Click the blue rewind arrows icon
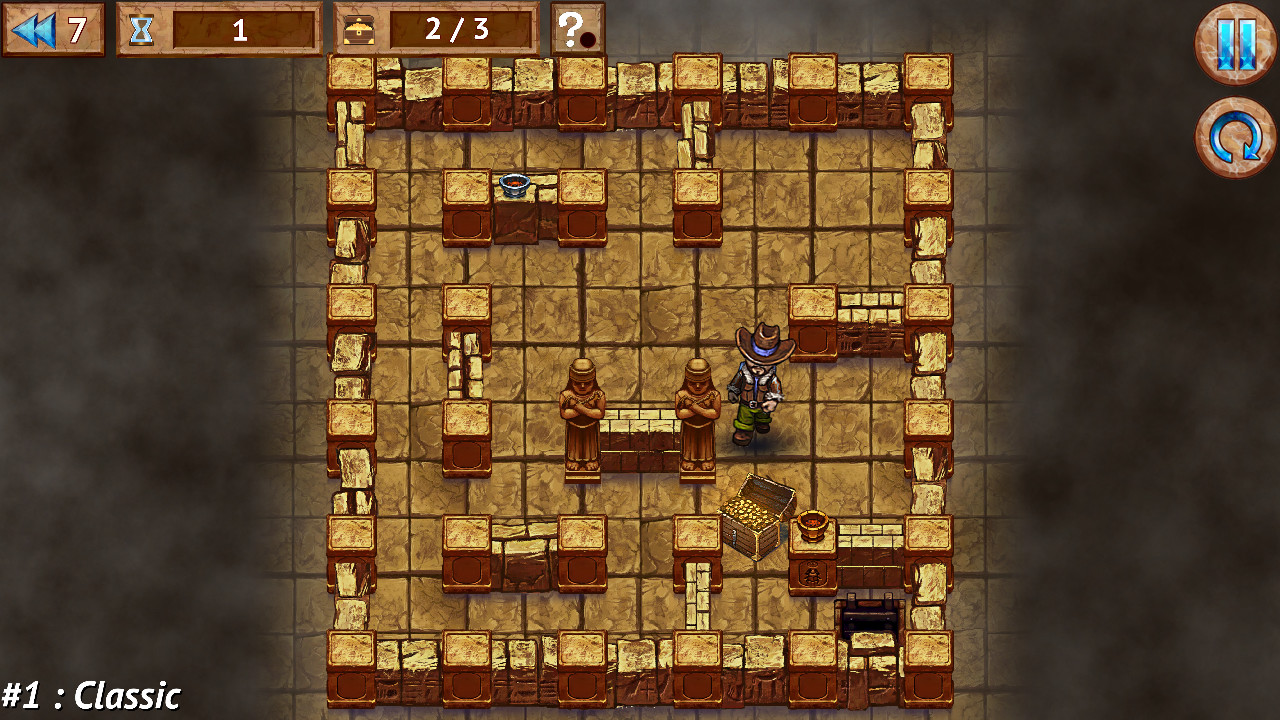This screenshot has height=720, width=1280. pos(34,29)
